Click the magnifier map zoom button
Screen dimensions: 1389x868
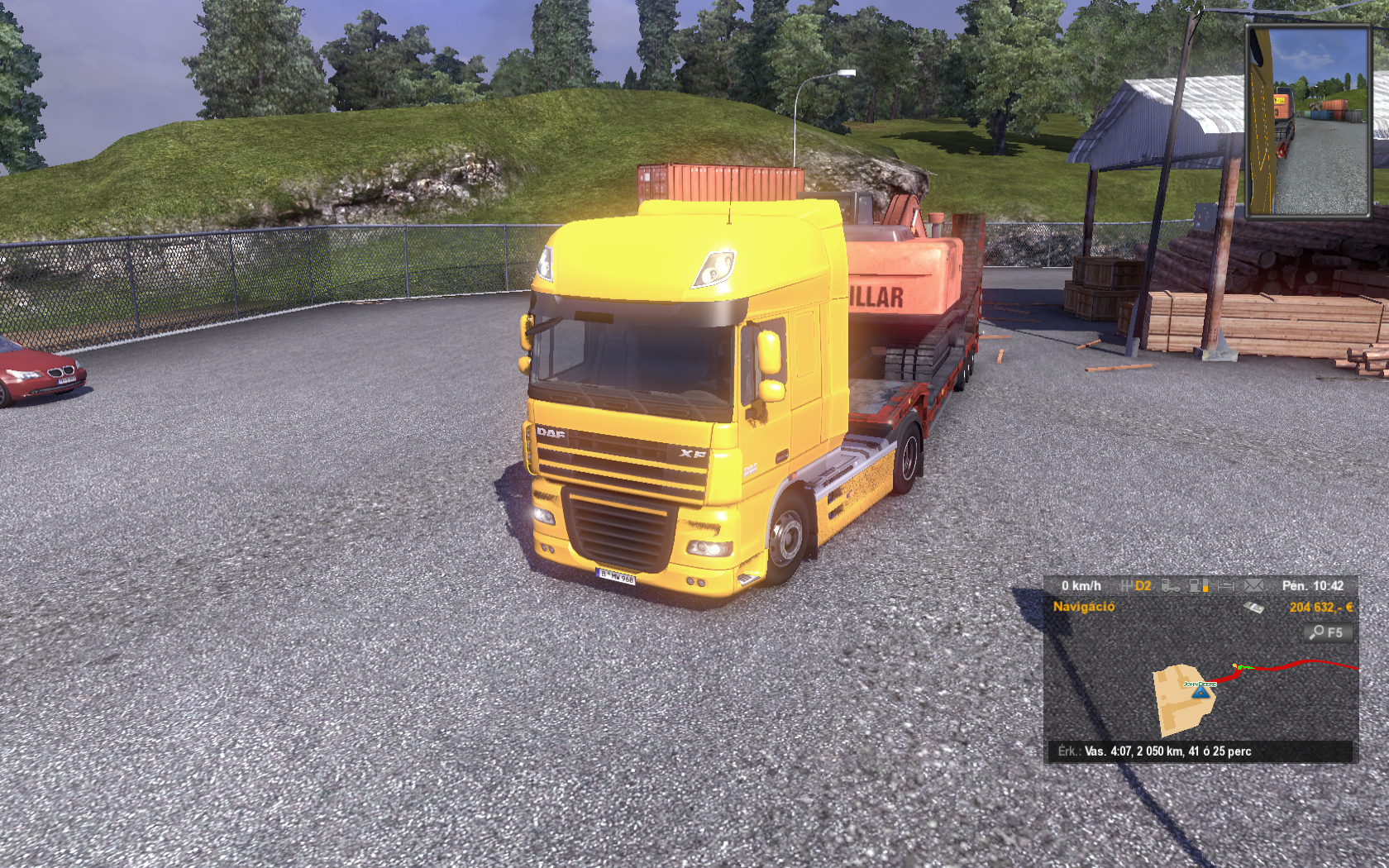click(1328, 632)
